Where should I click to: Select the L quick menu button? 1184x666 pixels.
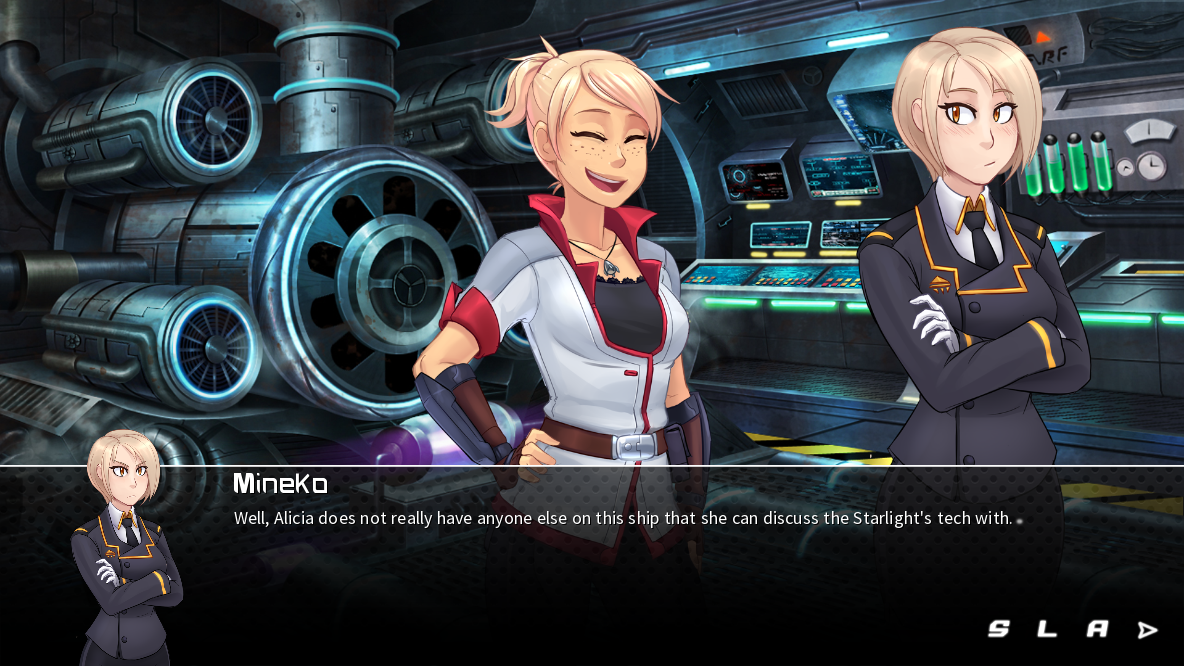tap(1047, 629)
